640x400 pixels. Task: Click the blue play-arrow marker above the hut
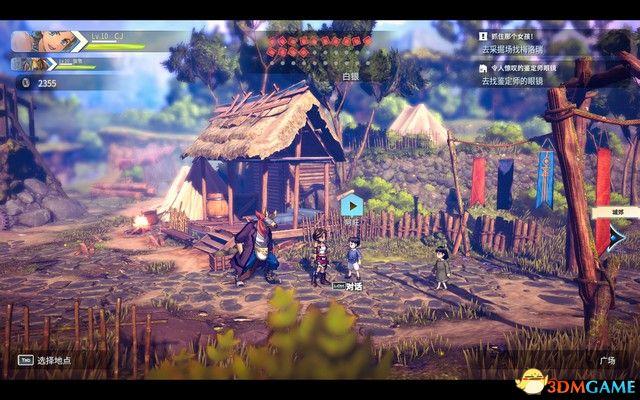[x=351, y=206]
